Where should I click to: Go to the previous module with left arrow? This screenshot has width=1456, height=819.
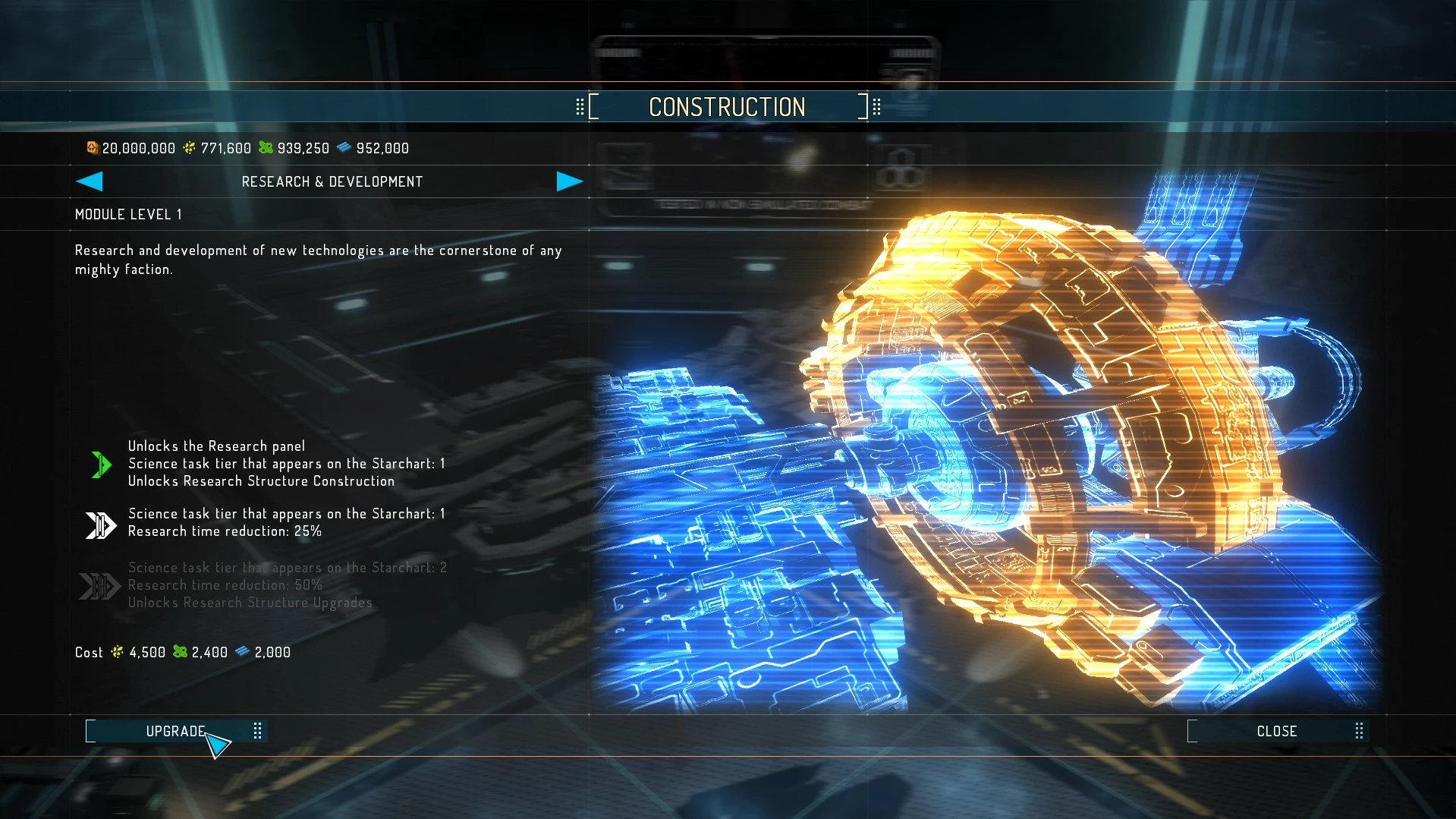click(90, 181)
